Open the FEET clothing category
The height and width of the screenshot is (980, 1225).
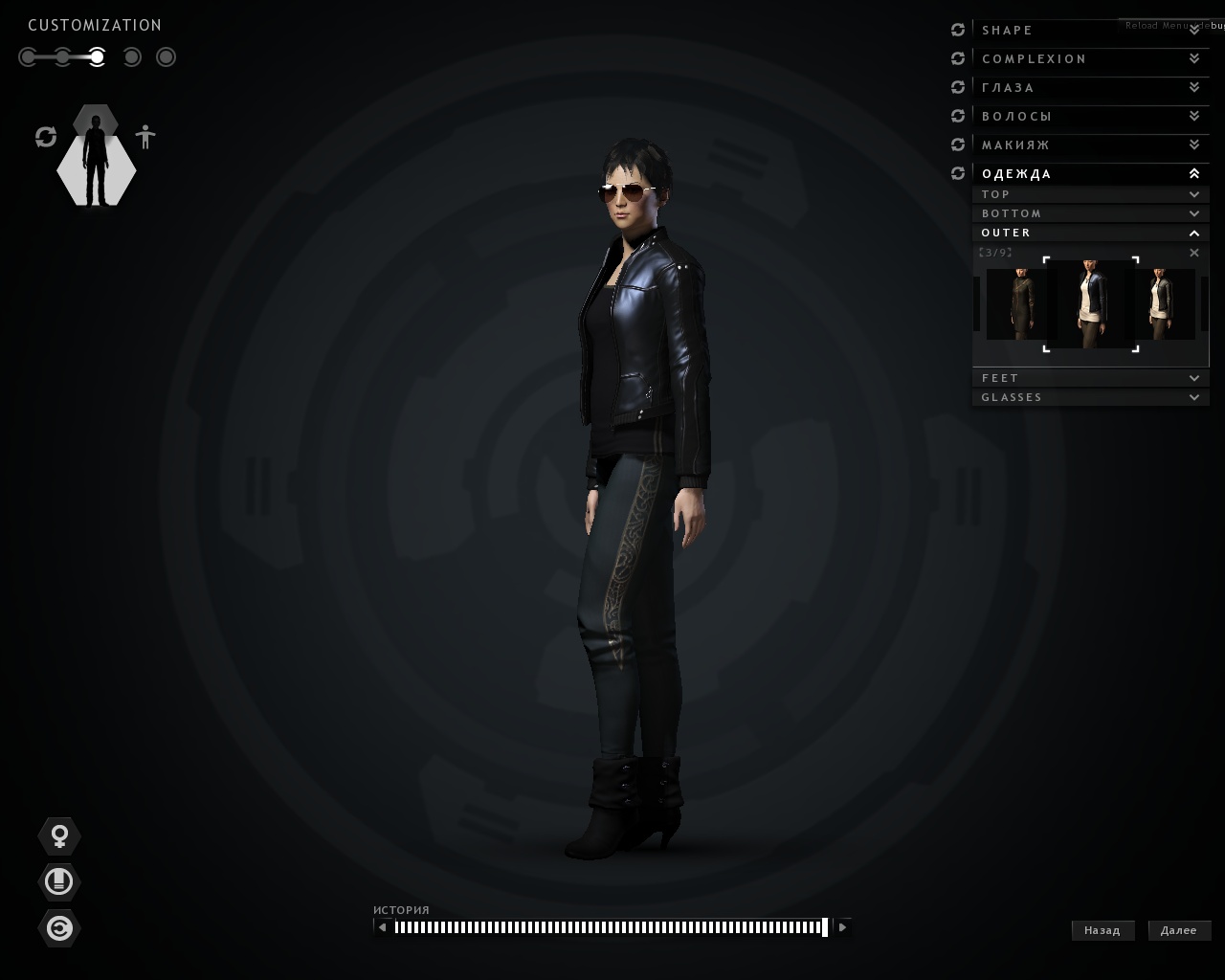tap(1089, 378)
